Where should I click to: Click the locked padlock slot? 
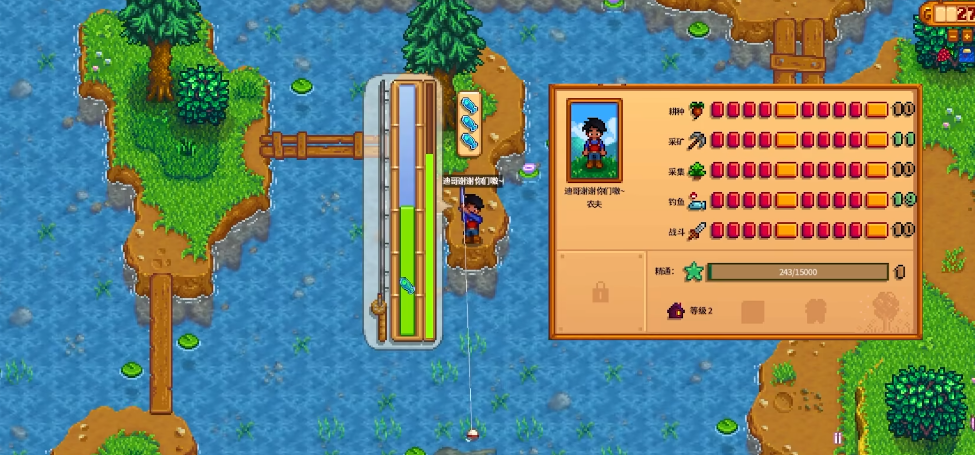(600, 293)
